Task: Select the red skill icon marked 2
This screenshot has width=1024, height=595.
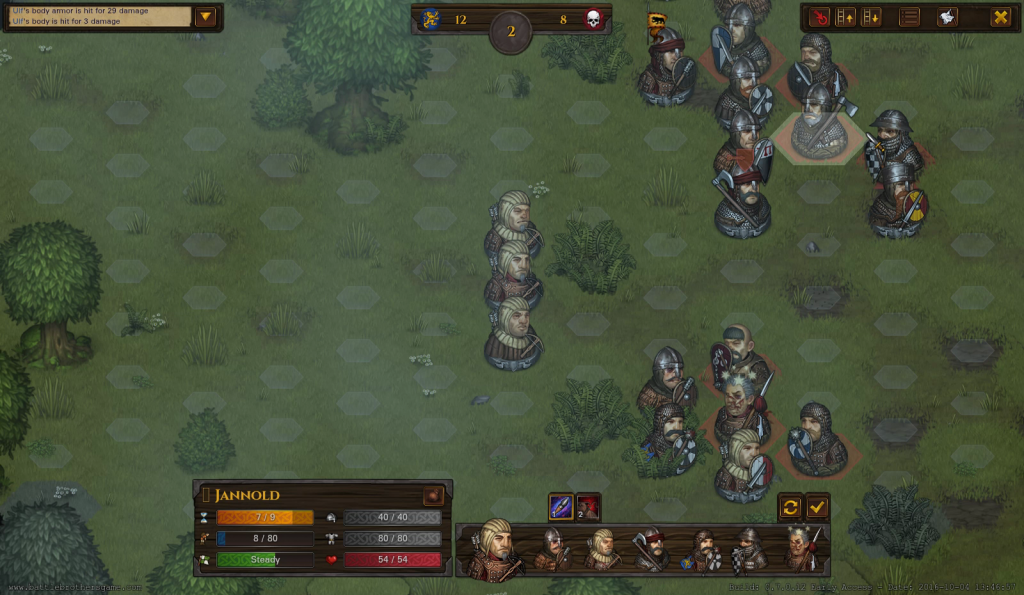Action: pyautogui.click(x=588, y=507)
